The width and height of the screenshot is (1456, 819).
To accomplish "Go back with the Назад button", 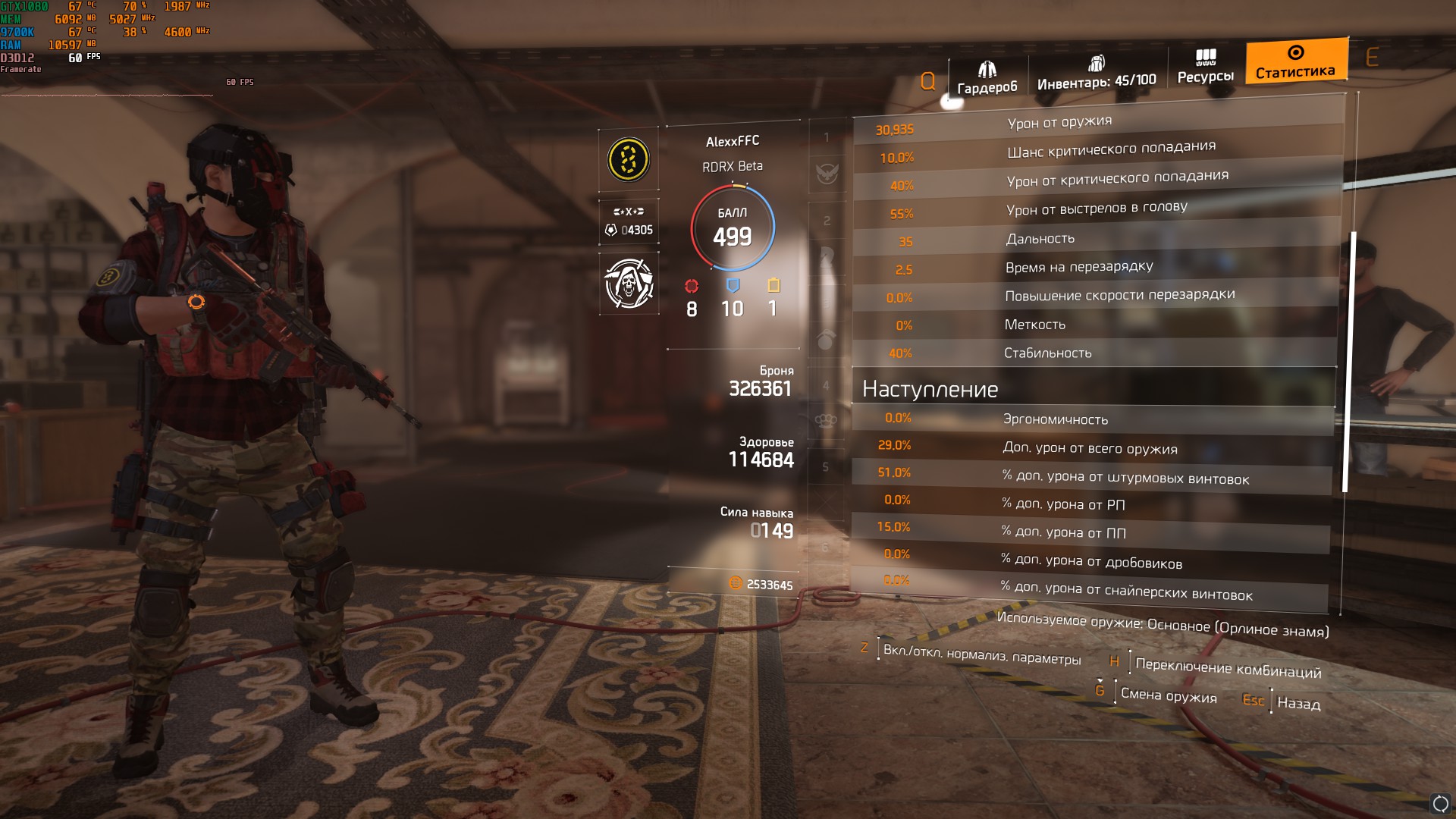I will (x=1298, y=703).
